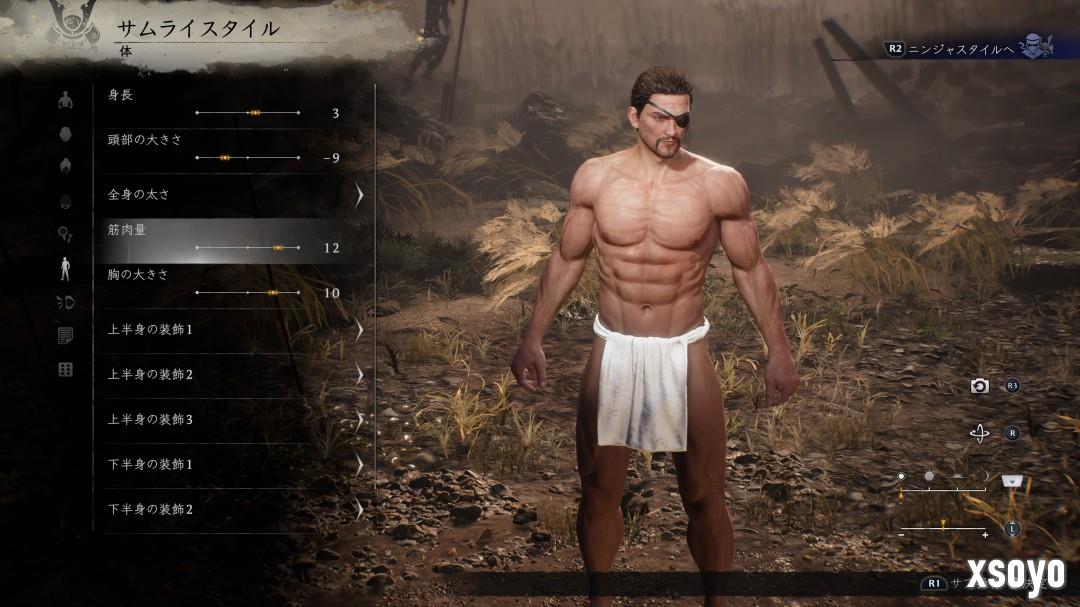Select the full-body figure category icon
This screenshot has width=1080, height=607.
pos(66,268)
